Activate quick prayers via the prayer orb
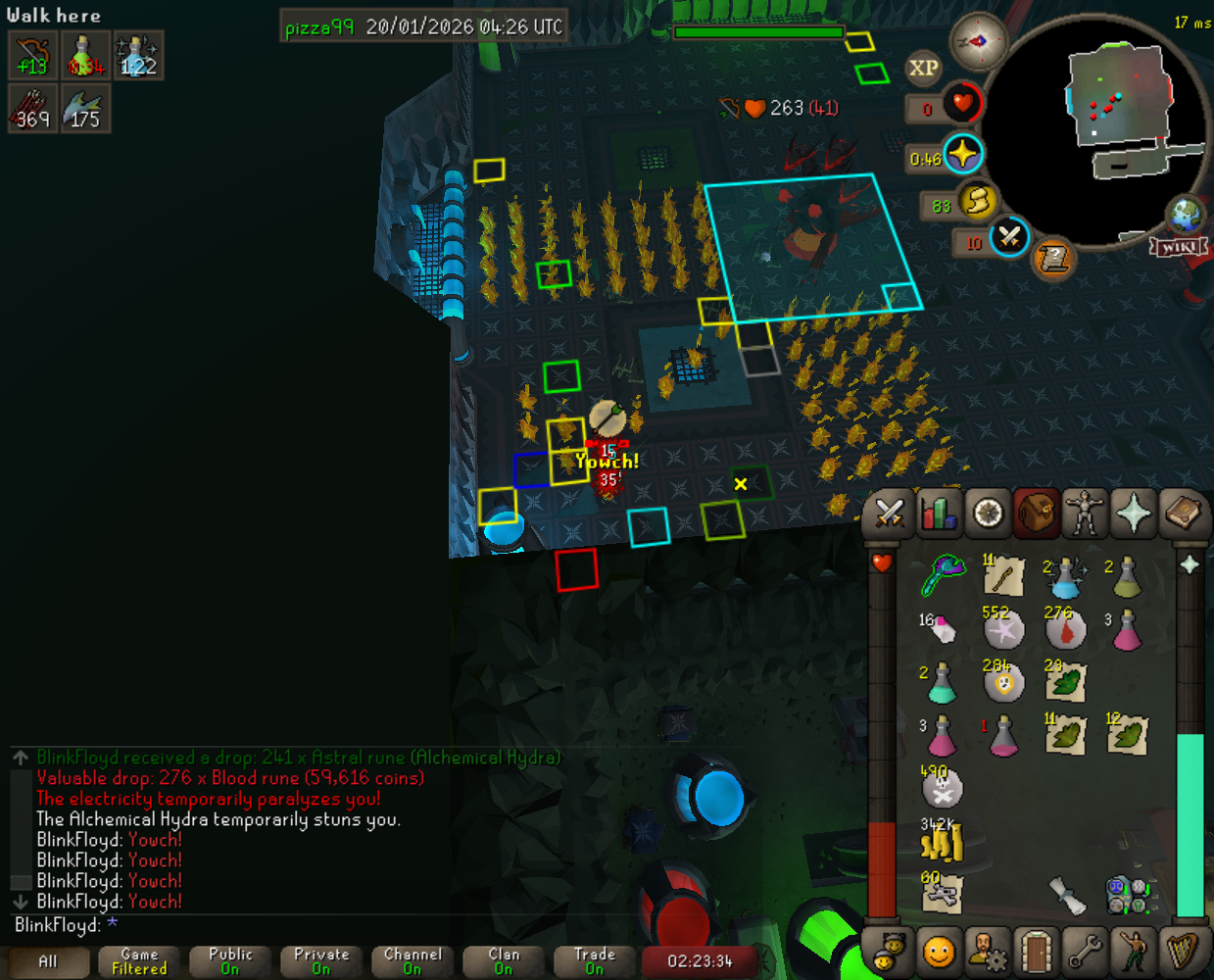 coord(963,155)
